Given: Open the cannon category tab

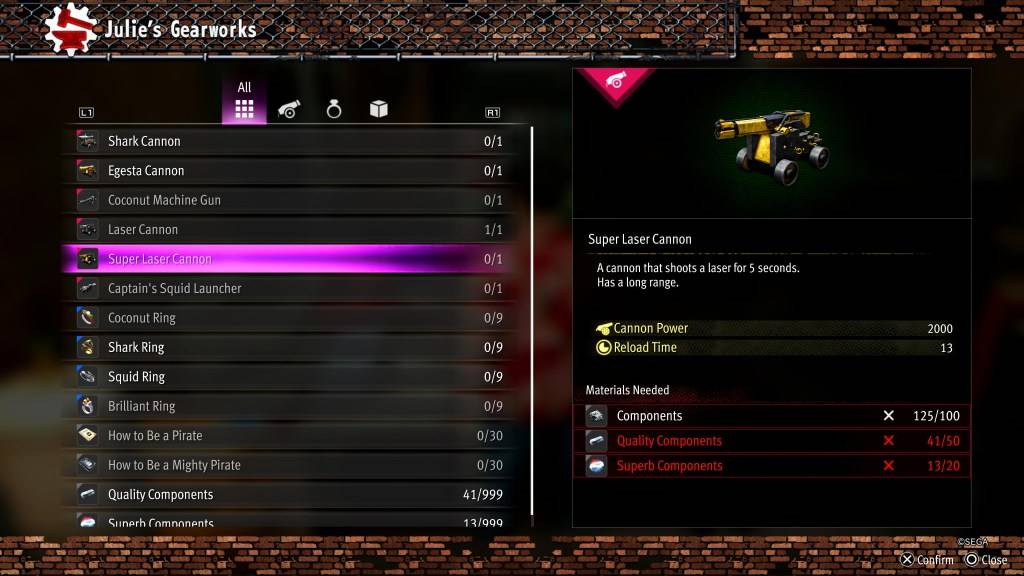Looking at the screenshot, I should click(289, 109).
